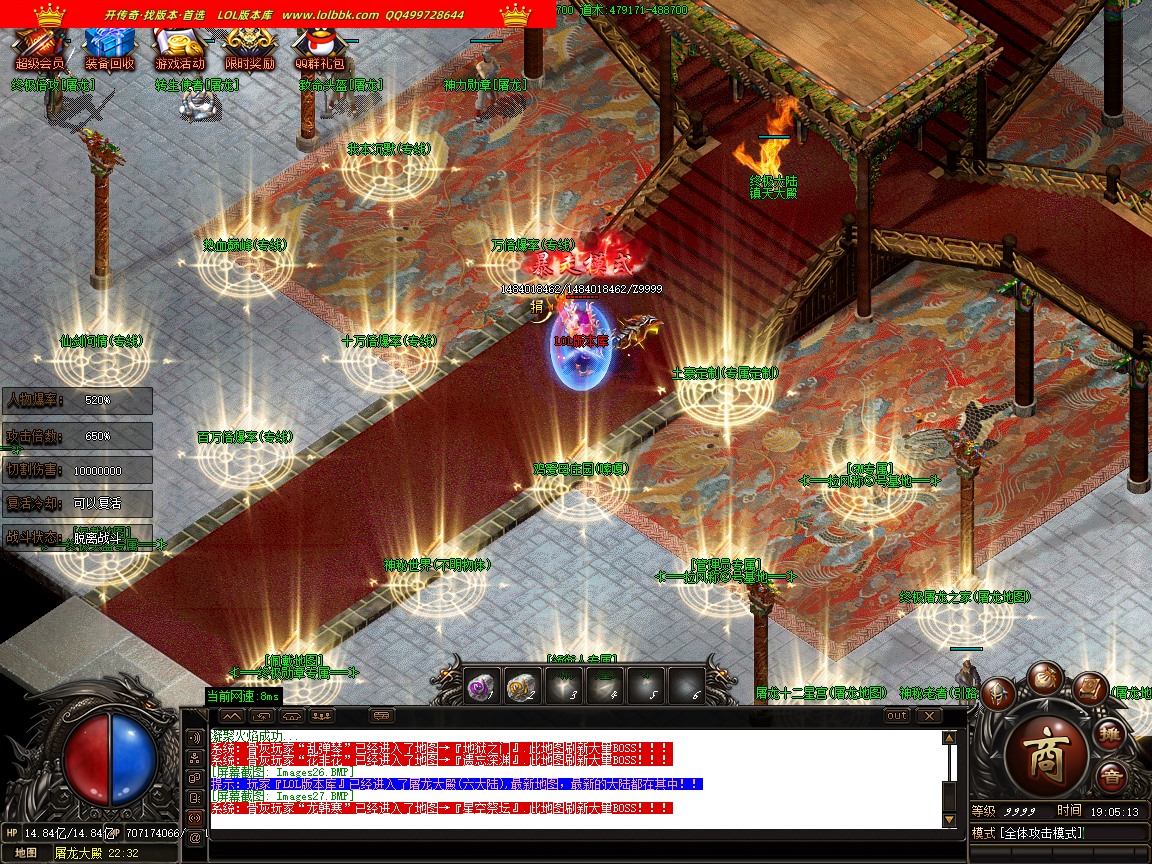This screenshot has width=1152, height=864.
Task: Open the 游戏活动 events menu
Action: [x=179, y=45]
